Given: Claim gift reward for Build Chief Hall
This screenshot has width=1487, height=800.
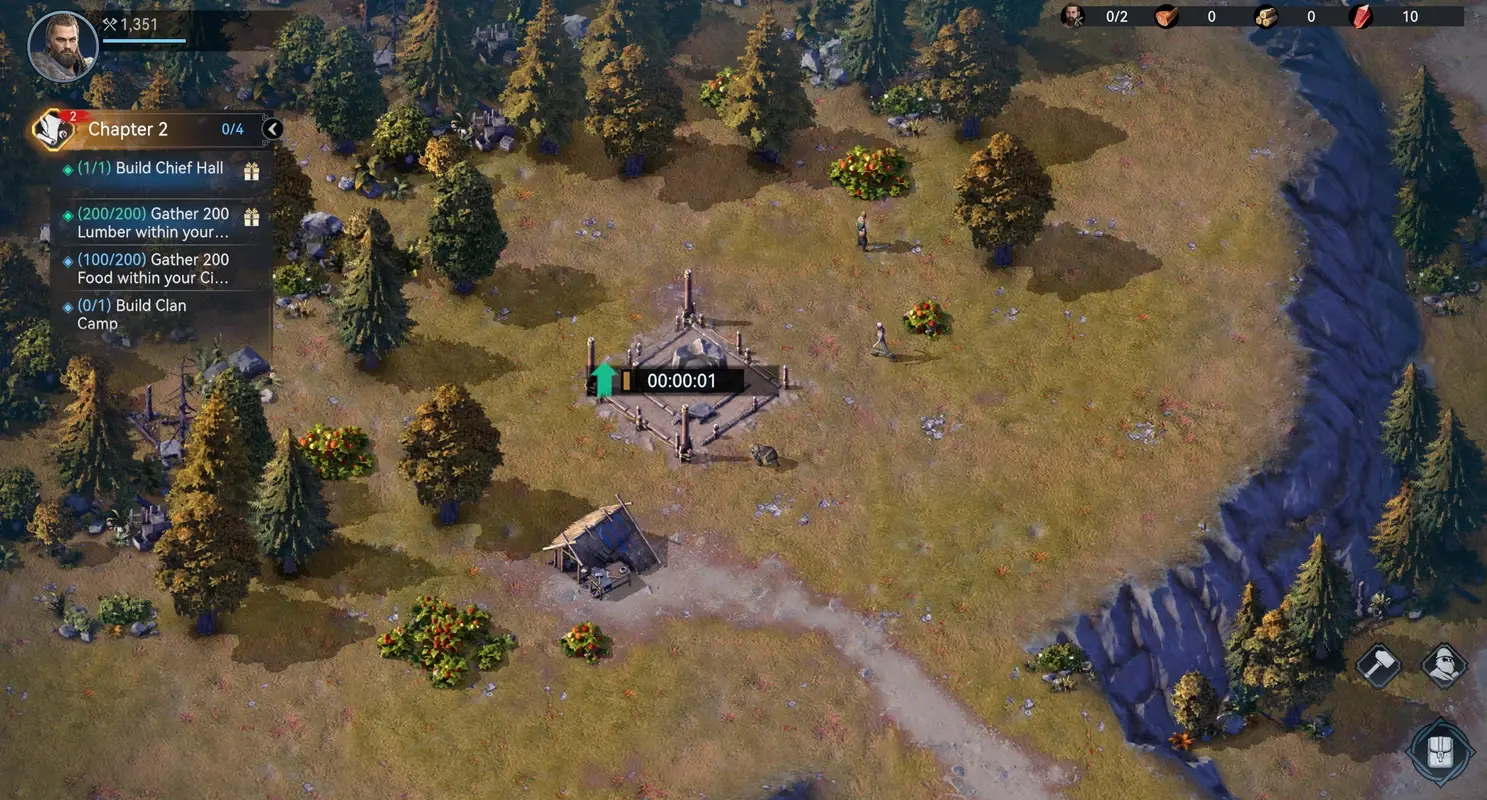Looking at the screenshot, I should [252, 167].
